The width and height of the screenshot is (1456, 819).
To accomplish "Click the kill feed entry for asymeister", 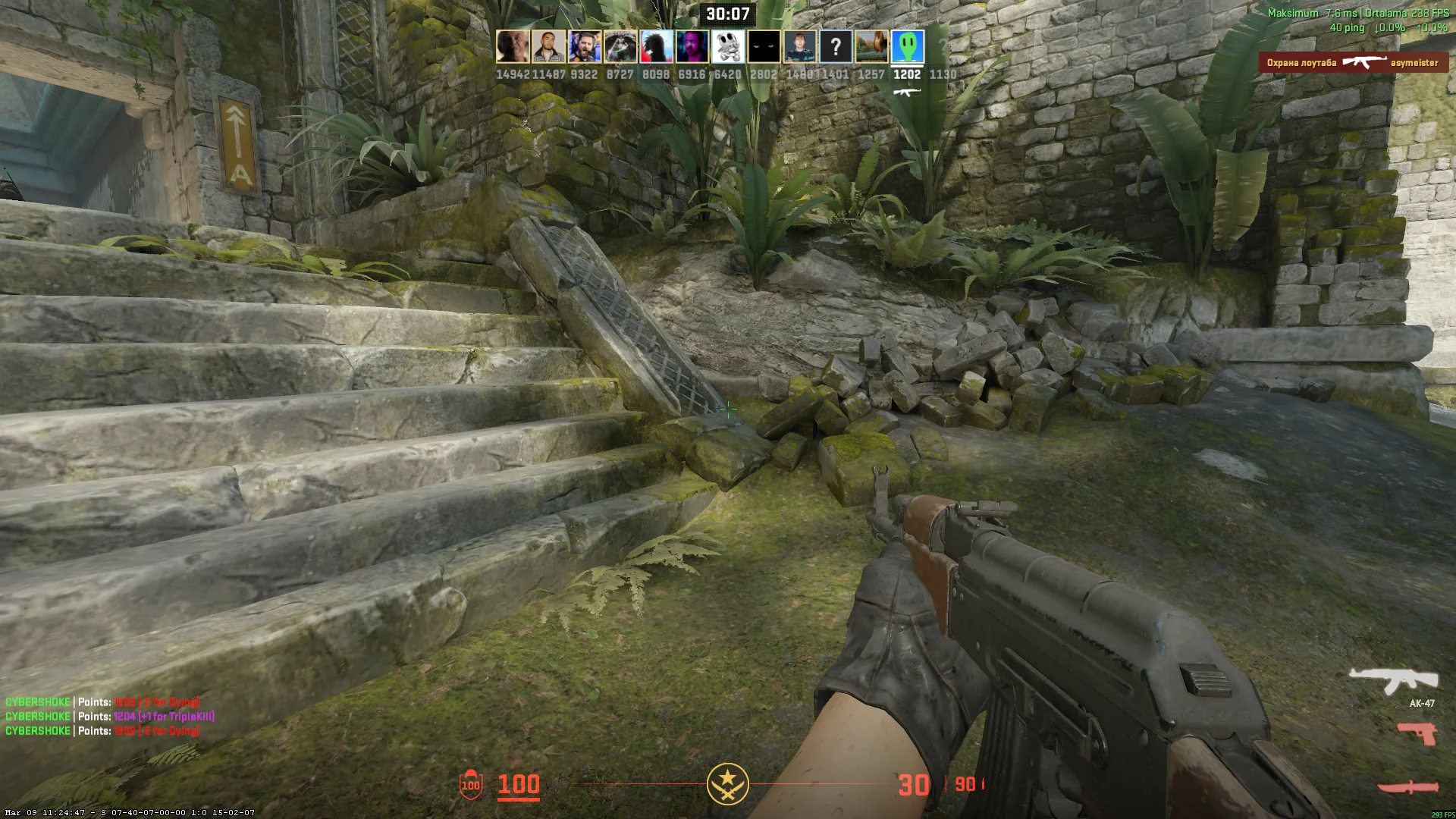I will [x=1353, y=63].
